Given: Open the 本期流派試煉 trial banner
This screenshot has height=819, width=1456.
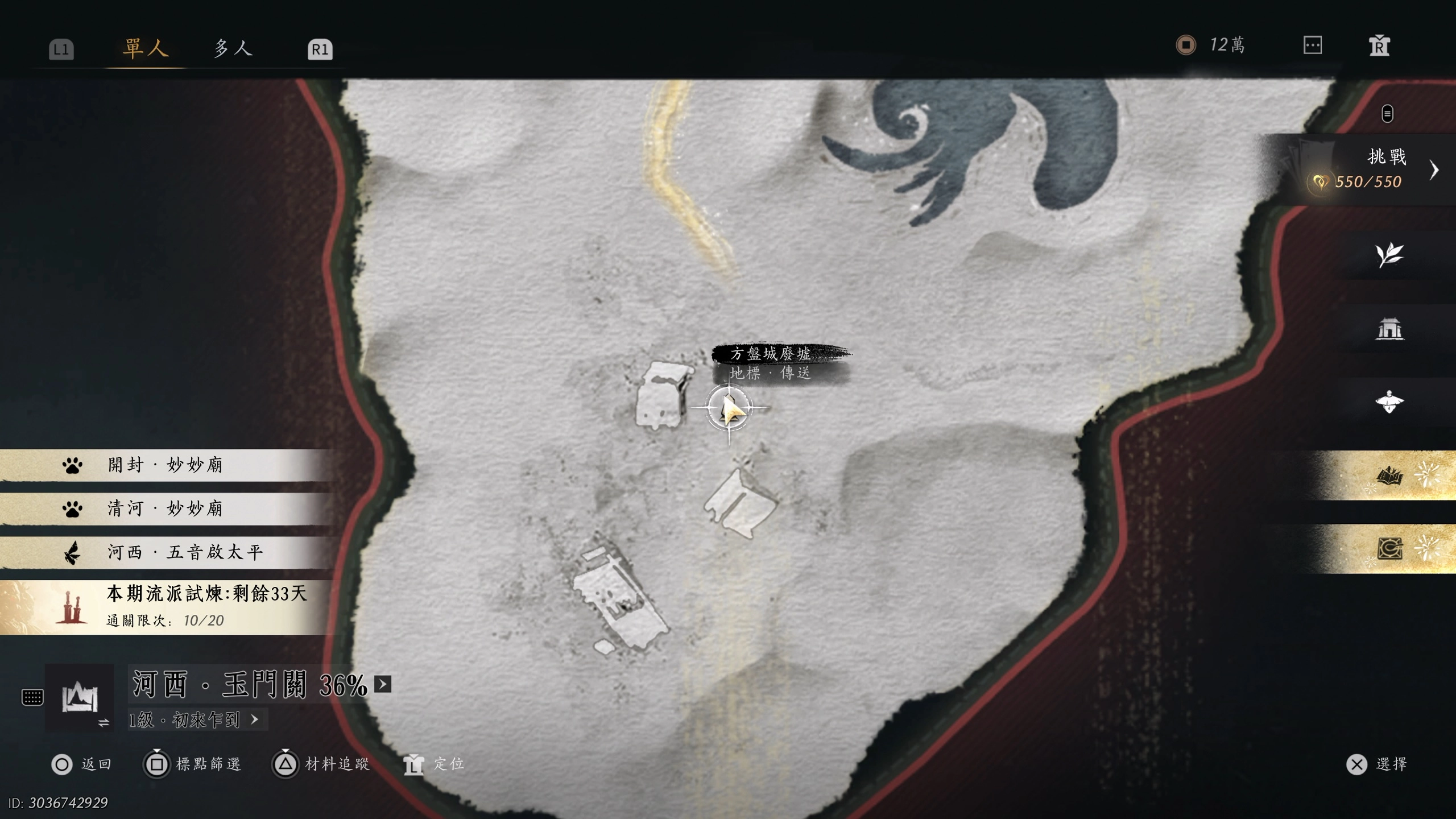Looking at the screenshot, I should click(171, 607).
